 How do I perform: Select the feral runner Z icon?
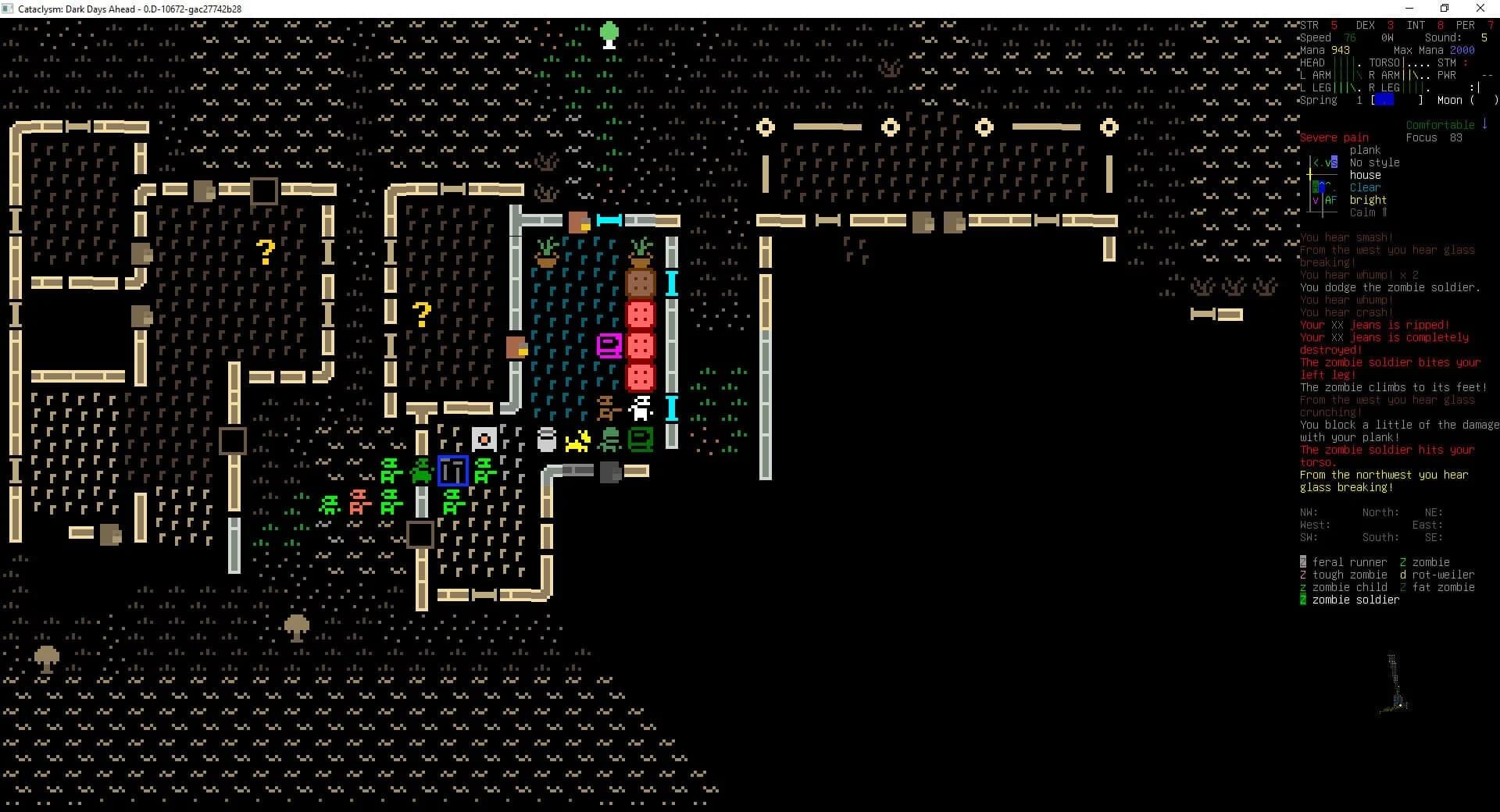point(1303,561)
